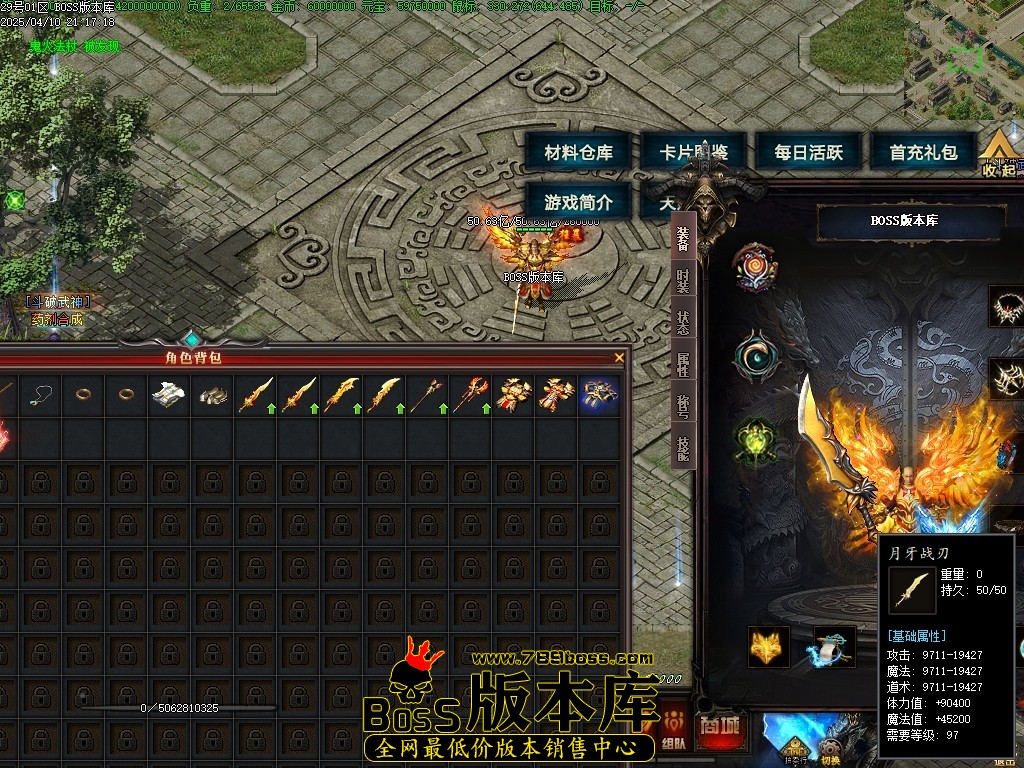Select the 装备 equipment tab
Screen dimensions: 1024x768
click(x=683, y=241)
